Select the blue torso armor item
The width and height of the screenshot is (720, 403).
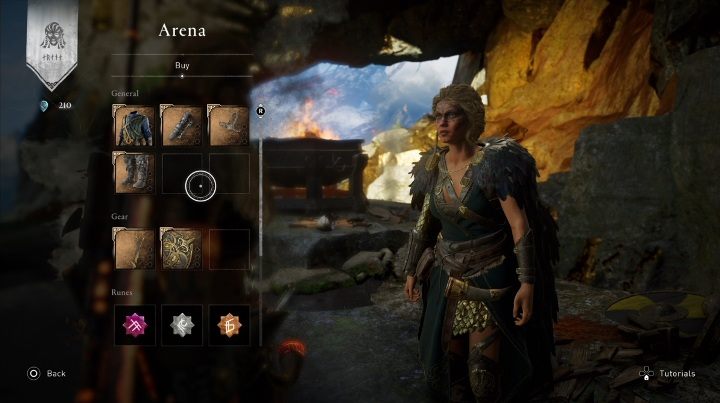point(134,126)
